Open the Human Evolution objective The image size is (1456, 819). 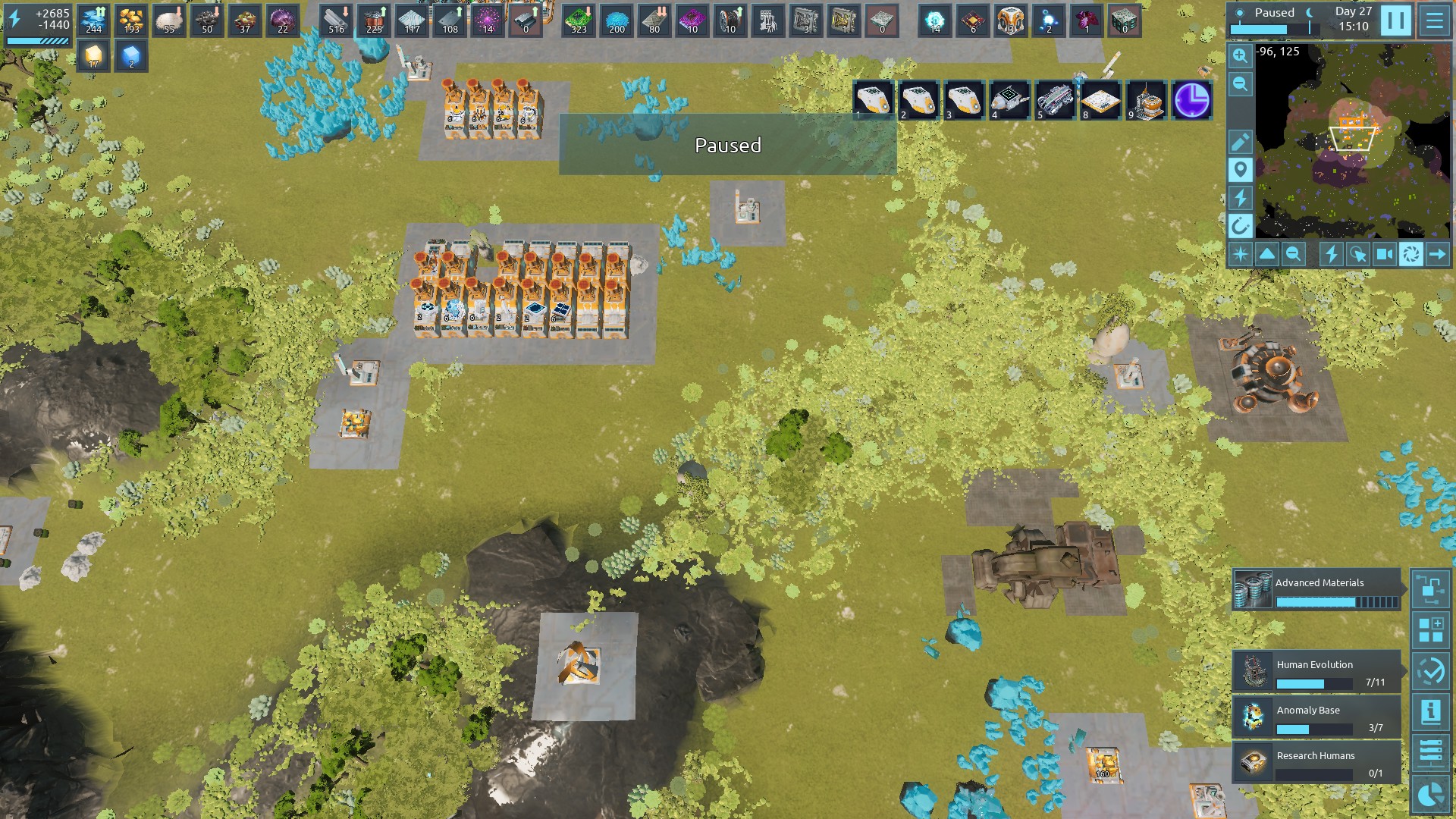(1316, 671)
